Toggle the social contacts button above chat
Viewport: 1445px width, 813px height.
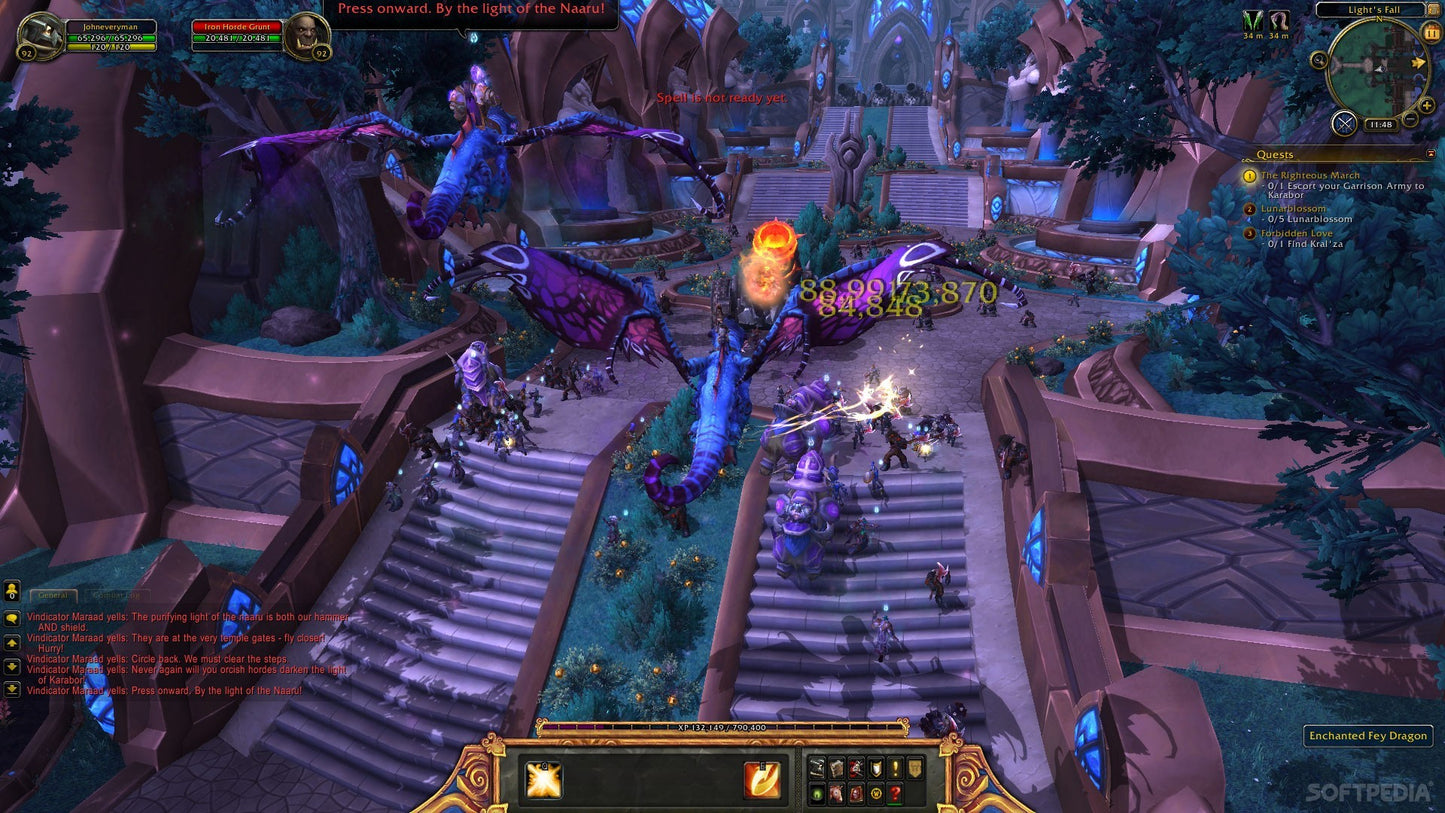(x=12, y=591)
